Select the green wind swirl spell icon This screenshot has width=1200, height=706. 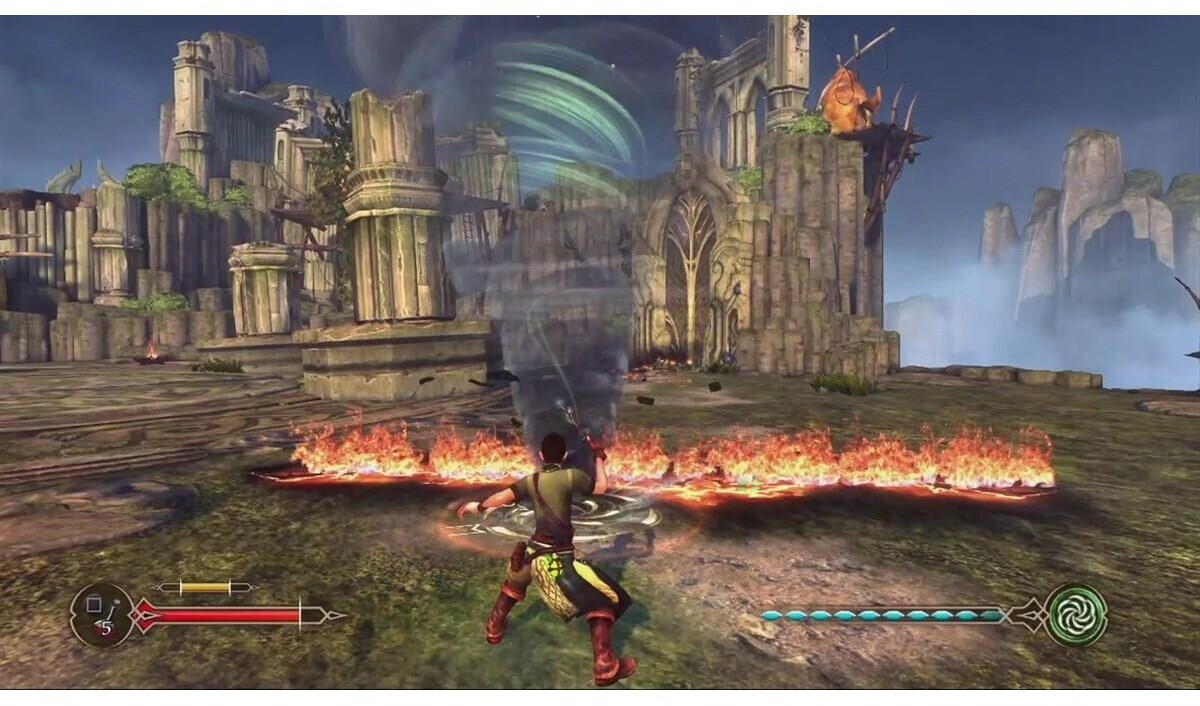click(1076, 614)
